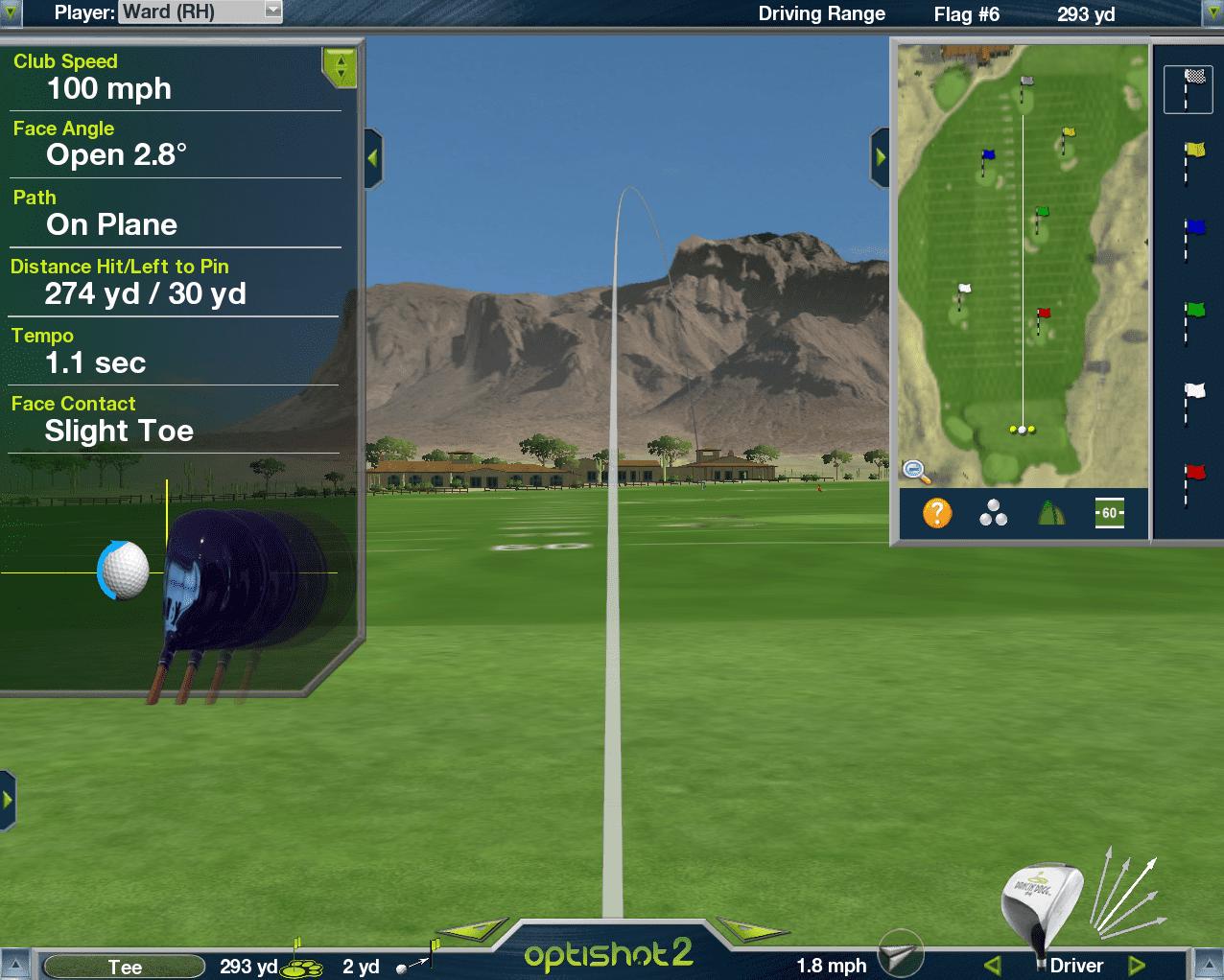Switch to the next club after Driver

click(x=1137, y=966)
